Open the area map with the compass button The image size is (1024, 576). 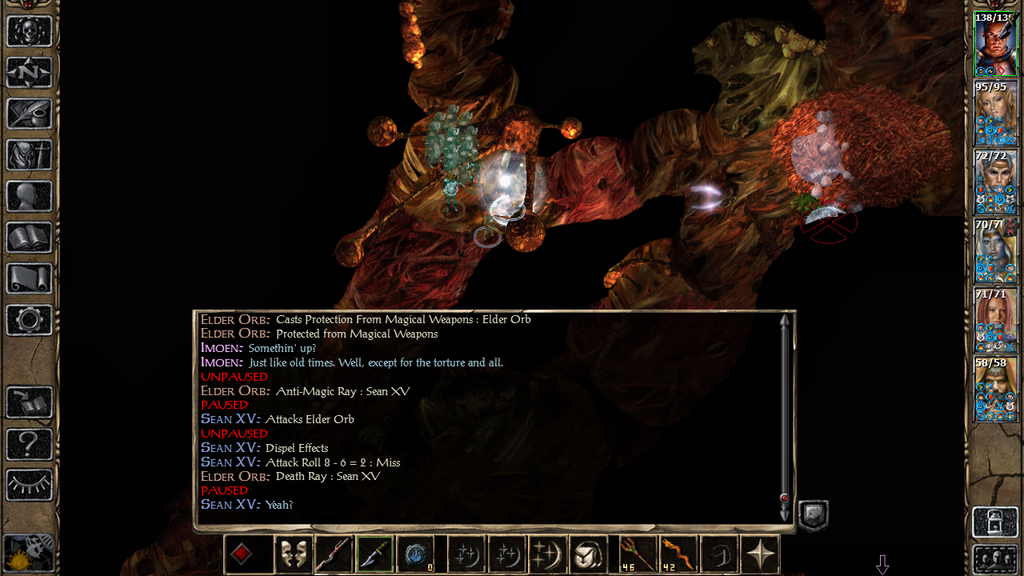29,72
